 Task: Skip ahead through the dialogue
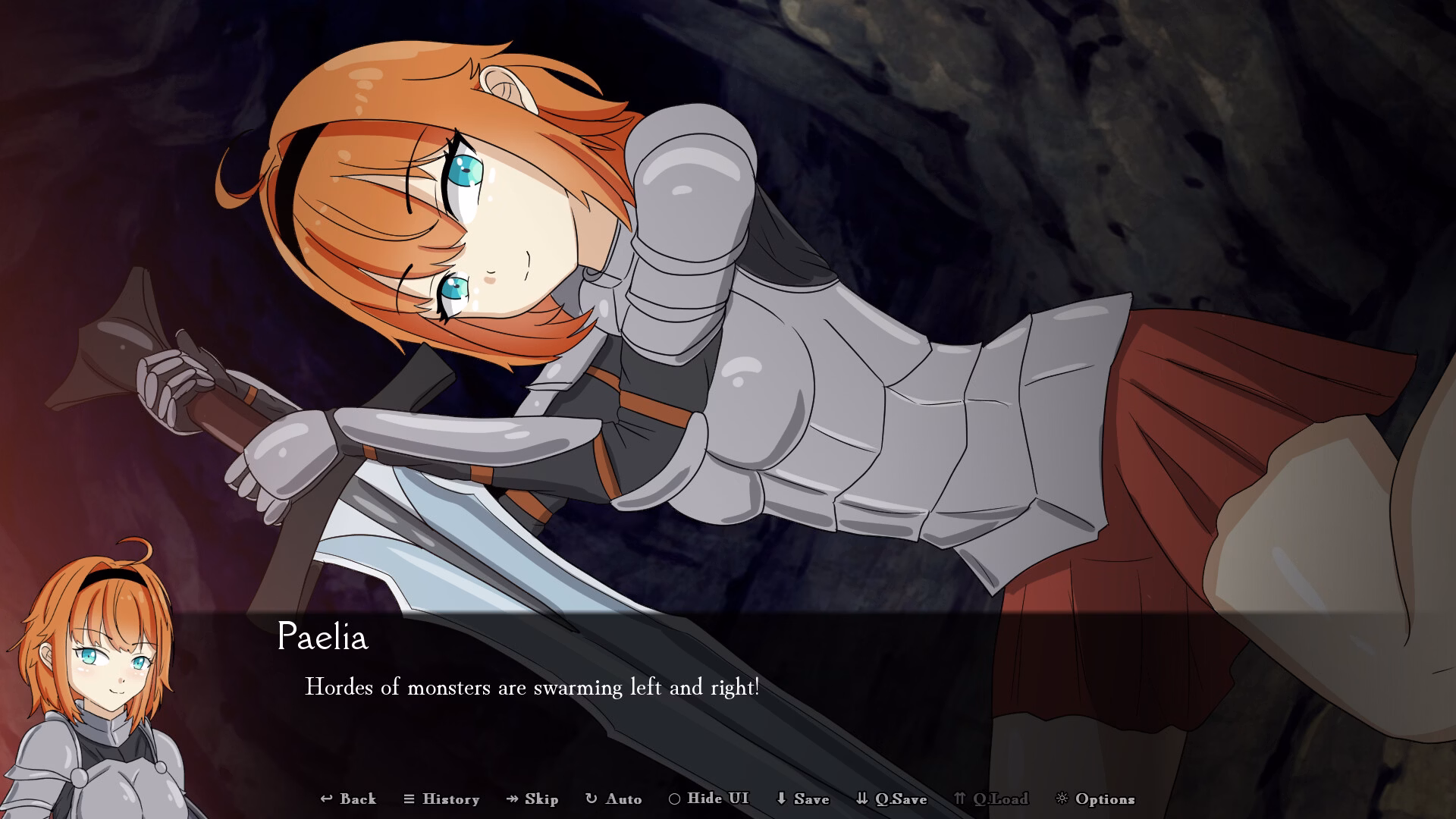click(x=532, y=799)
